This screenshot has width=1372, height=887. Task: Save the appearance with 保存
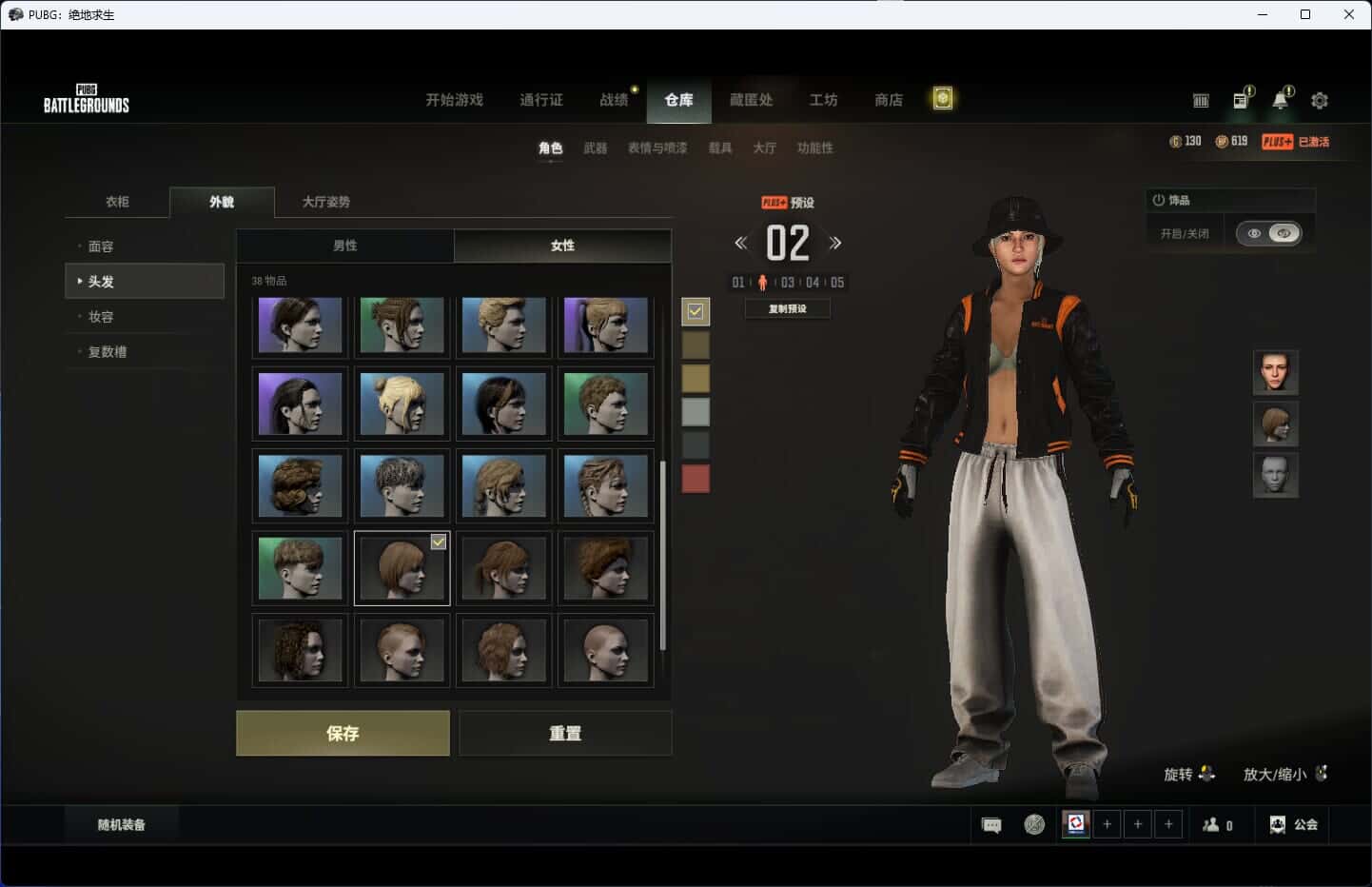coord(343,733)
